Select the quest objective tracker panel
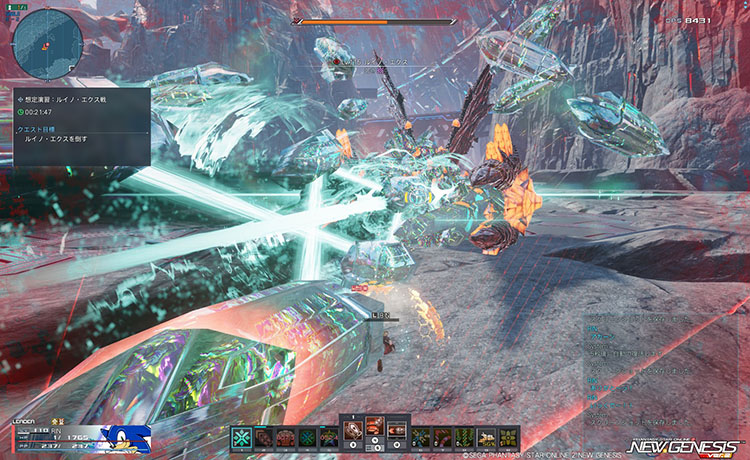Screen dimensions: 750x460 78,126
